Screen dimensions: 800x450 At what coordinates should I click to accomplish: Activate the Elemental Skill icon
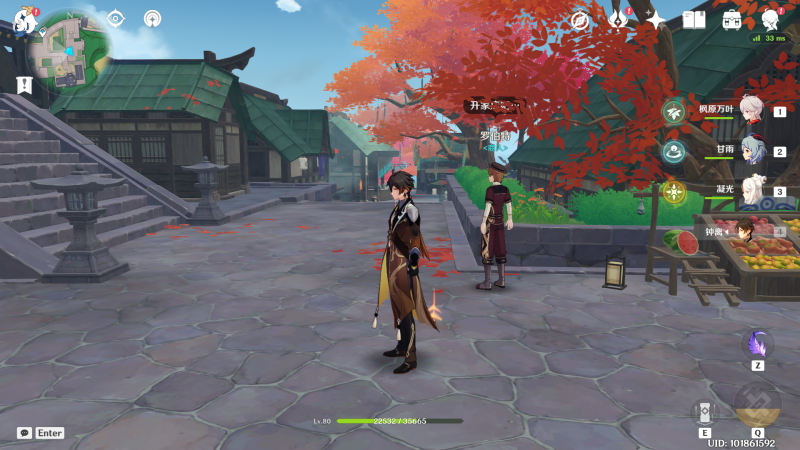(x=705, y=412)
